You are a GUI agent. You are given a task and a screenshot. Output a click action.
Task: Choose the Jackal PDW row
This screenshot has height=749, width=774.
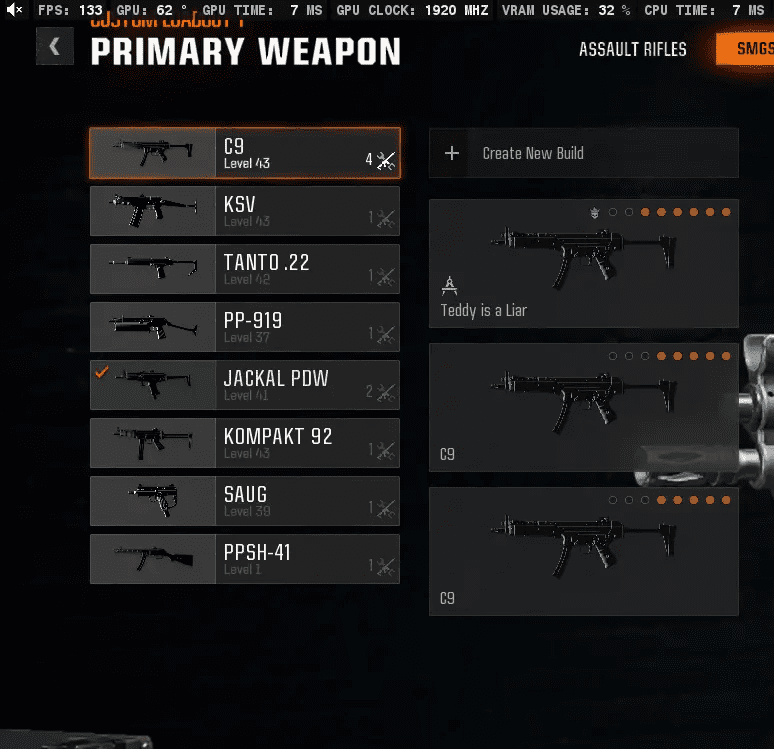245,385
